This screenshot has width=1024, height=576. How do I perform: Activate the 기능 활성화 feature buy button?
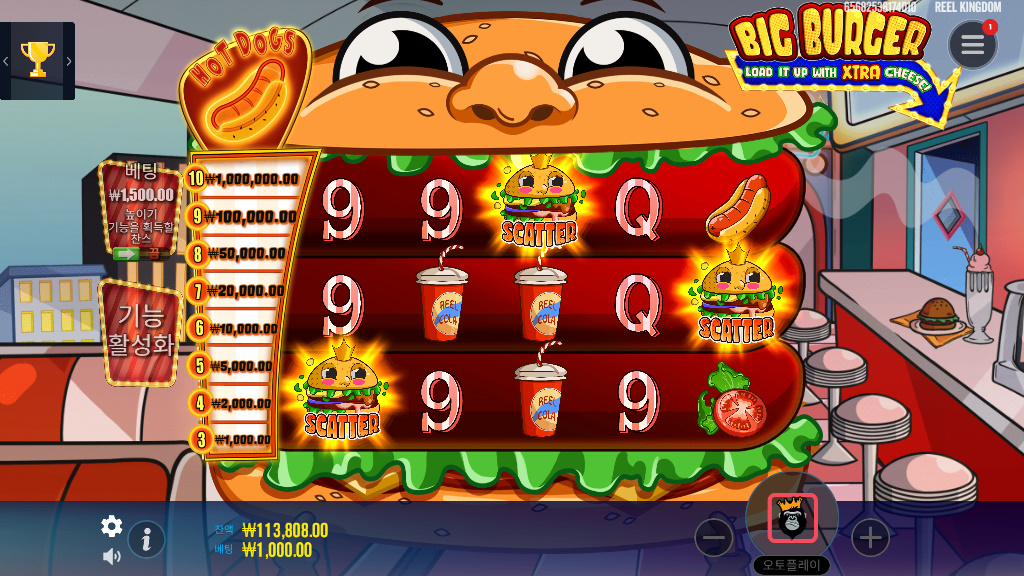coord(141,331)
